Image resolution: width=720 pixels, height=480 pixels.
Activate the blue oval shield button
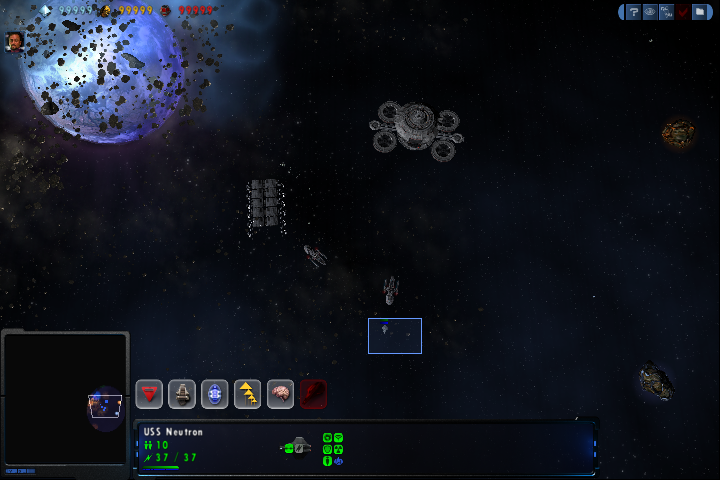pos(214,394)
